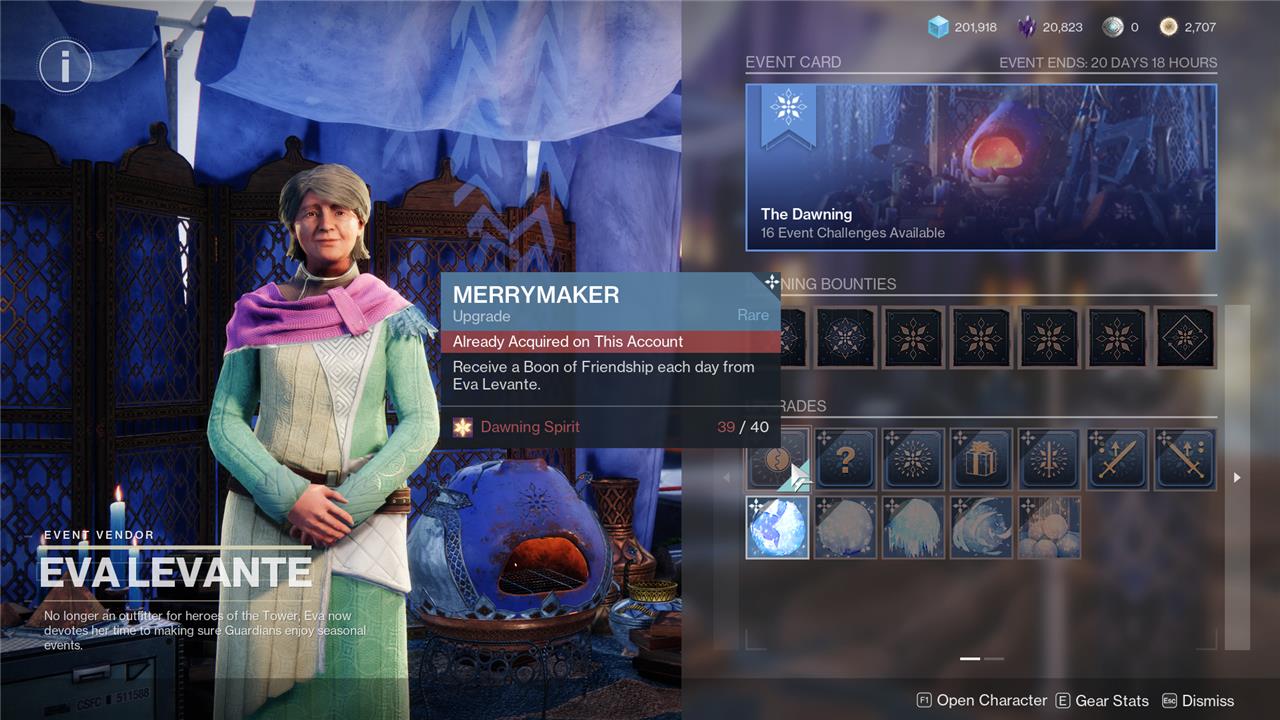Go to next page with right arrow

pos(1237,478)
